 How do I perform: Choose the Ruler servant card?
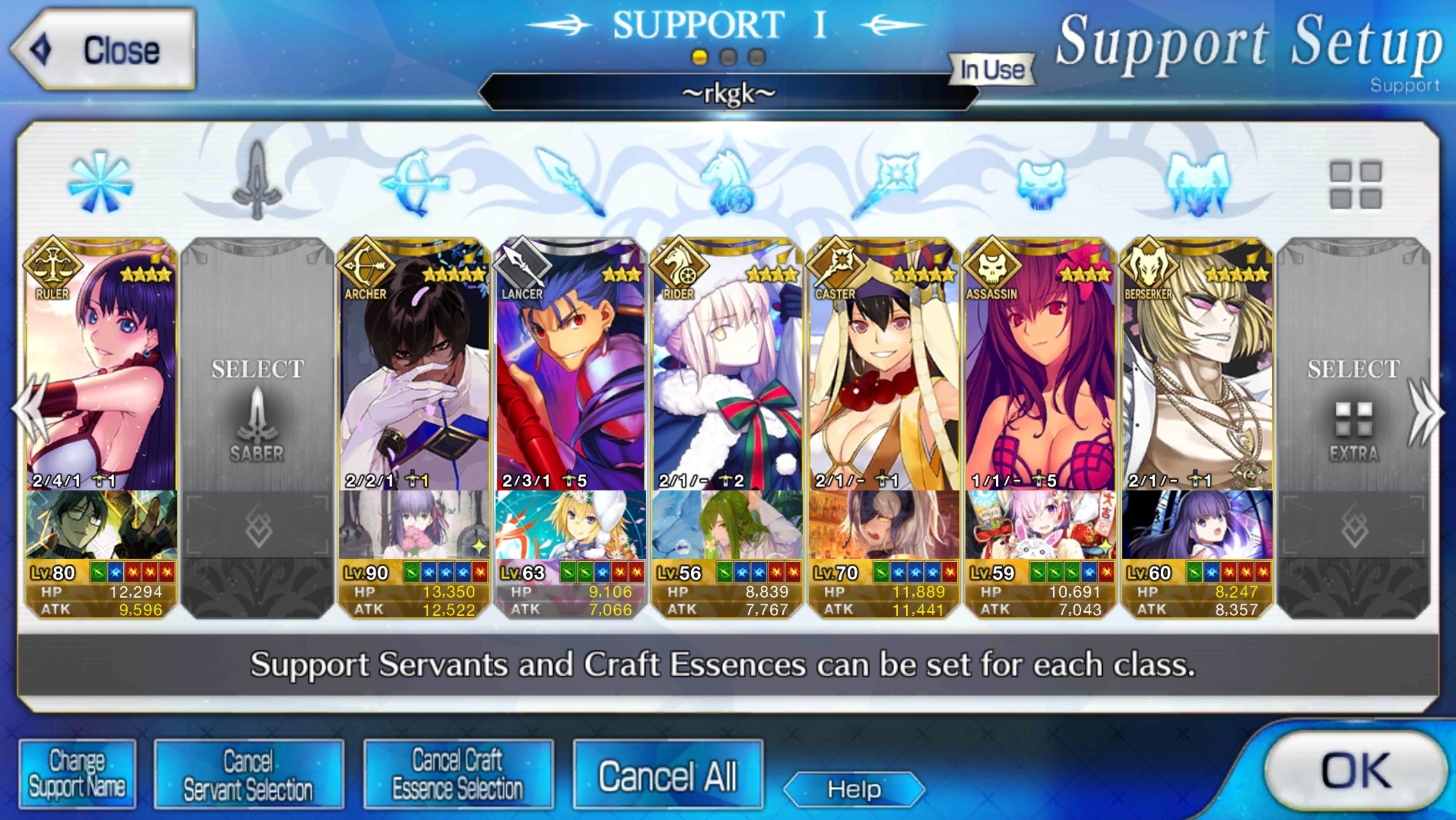(101, 365)
